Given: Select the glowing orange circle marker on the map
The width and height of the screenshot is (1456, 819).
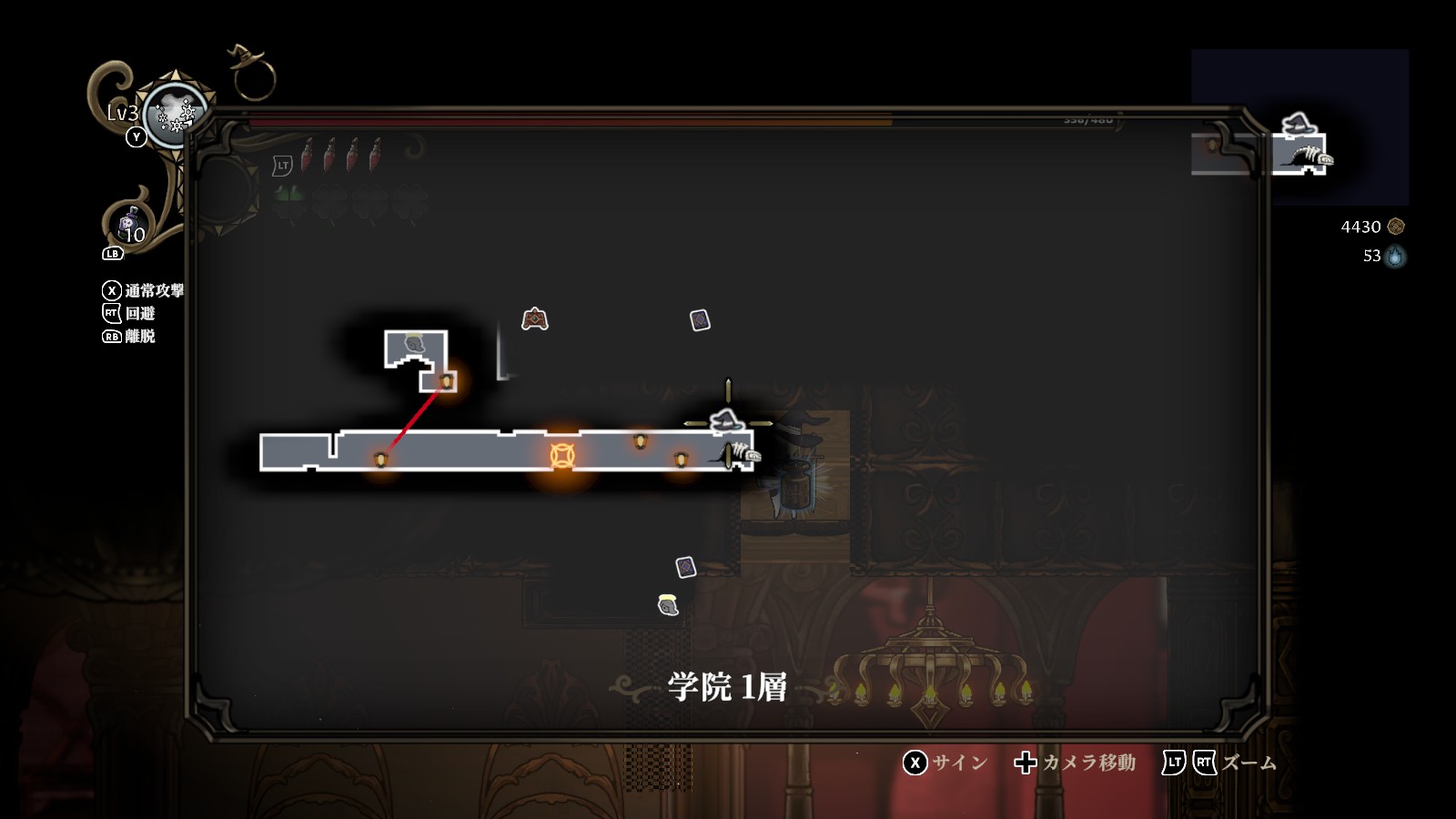Looking at the screenshot, I should tap(562, 455).
